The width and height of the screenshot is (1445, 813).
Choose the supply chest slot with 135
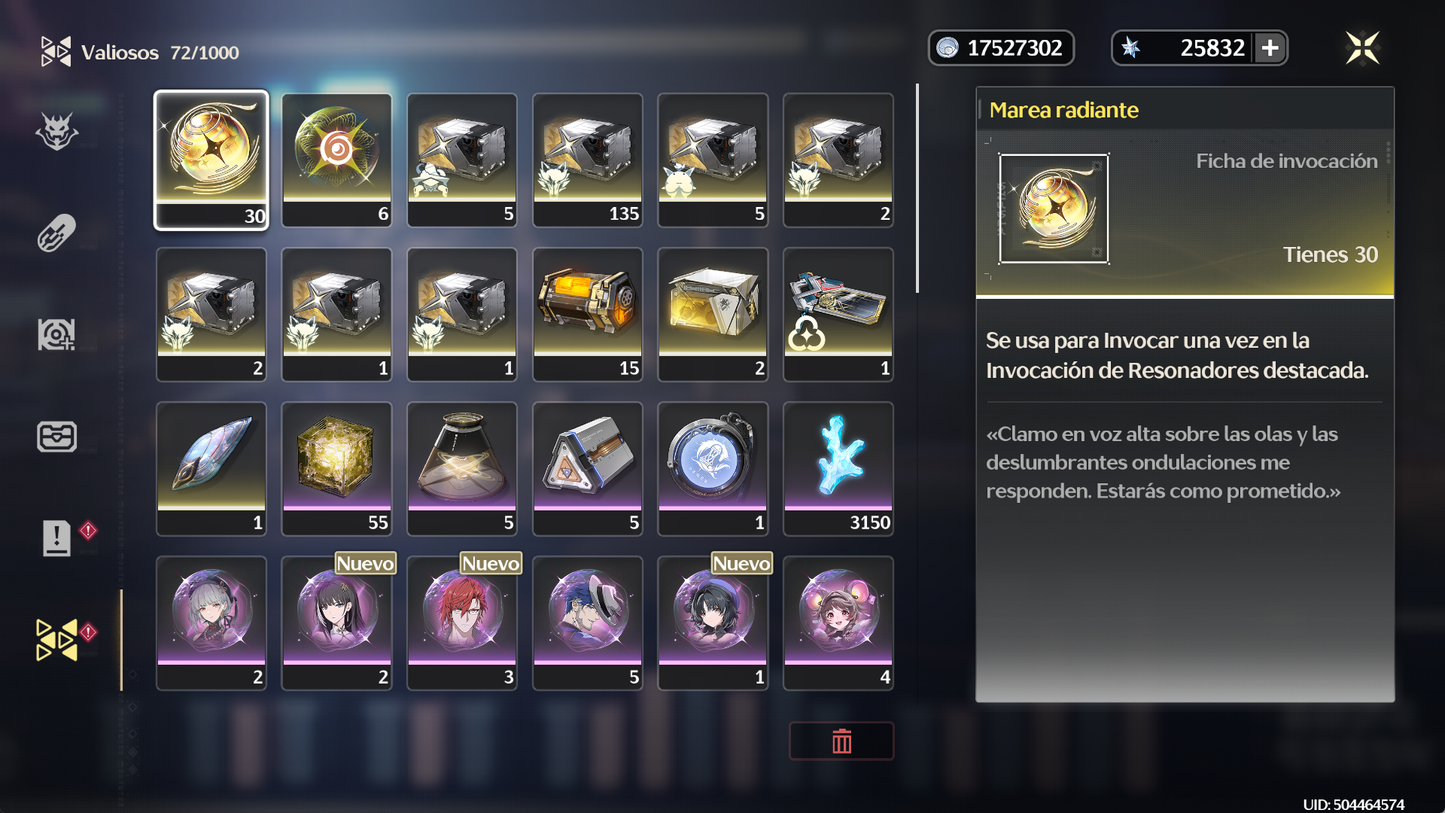tap(587, 160)
